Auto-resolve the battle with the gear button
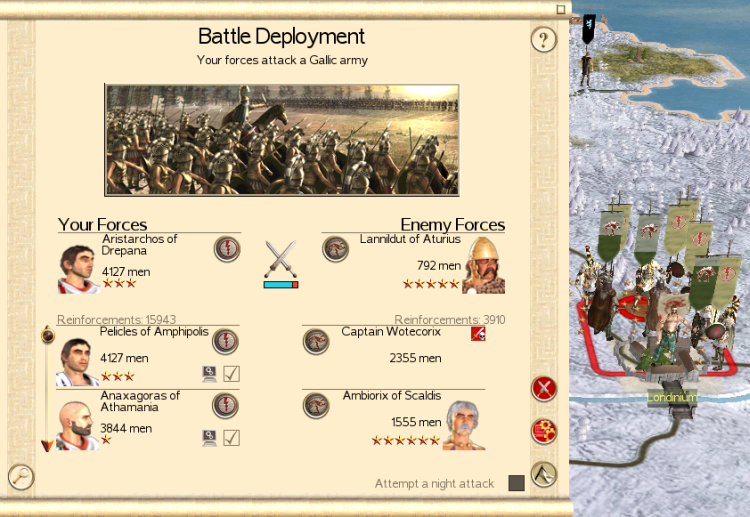The width and height of the screenshot is (750, 517). pos(543,431)
